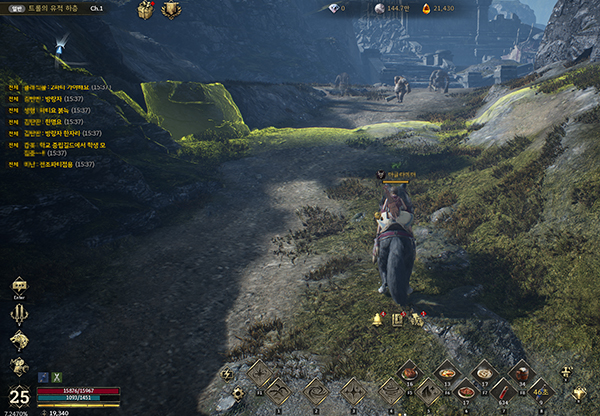This screenshot has height=416, width=600.
Task: Select the wolf head mount icon
Action: click(19, 340)
